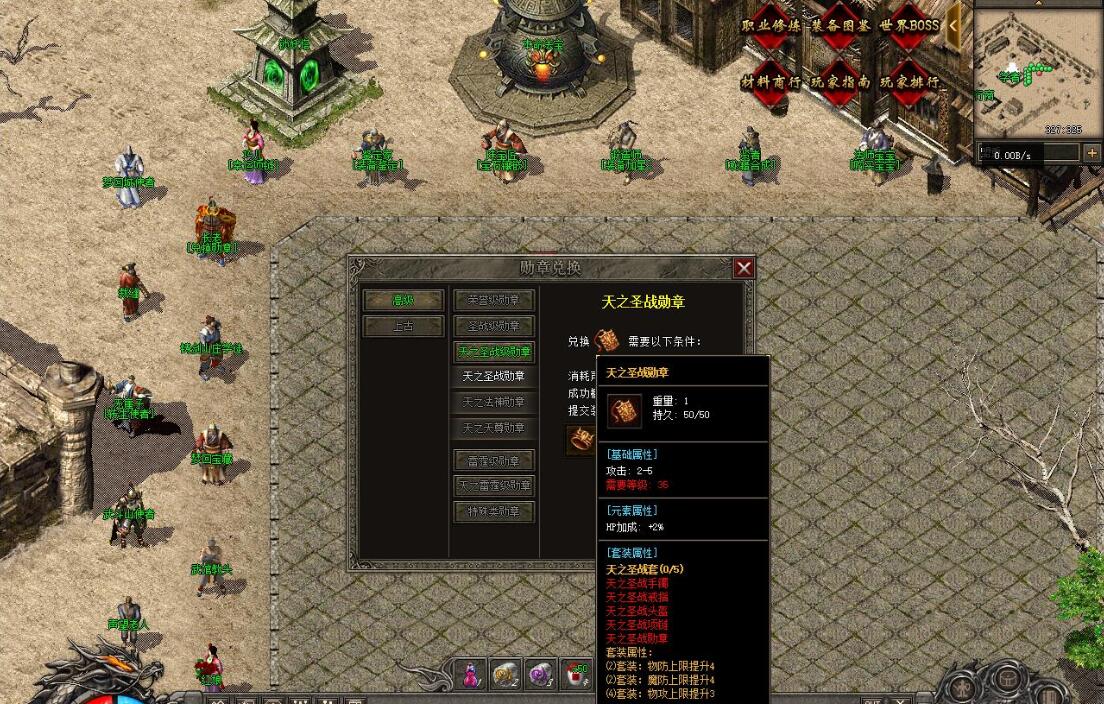Screen dimensions: 1104x704
Task: Select the 天之圣战级勋章 group button
Action: point(494,352)
